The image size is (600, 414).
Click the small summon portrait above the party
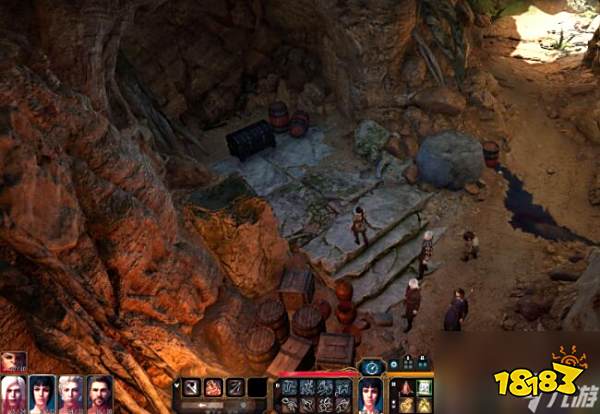pyautogui.click(x=14, y=361)
